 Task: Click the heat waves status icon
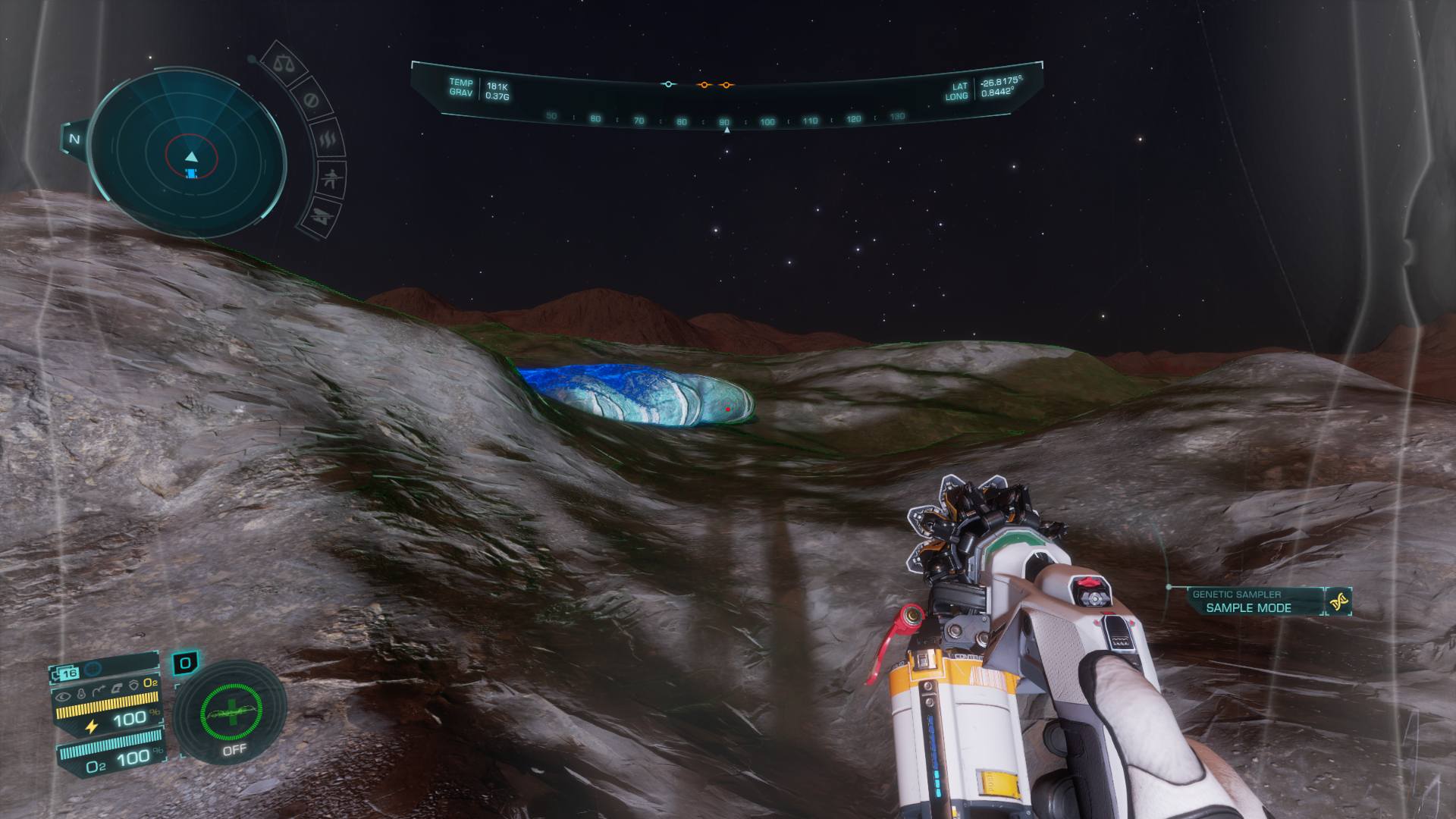click(x=327, y=140)
